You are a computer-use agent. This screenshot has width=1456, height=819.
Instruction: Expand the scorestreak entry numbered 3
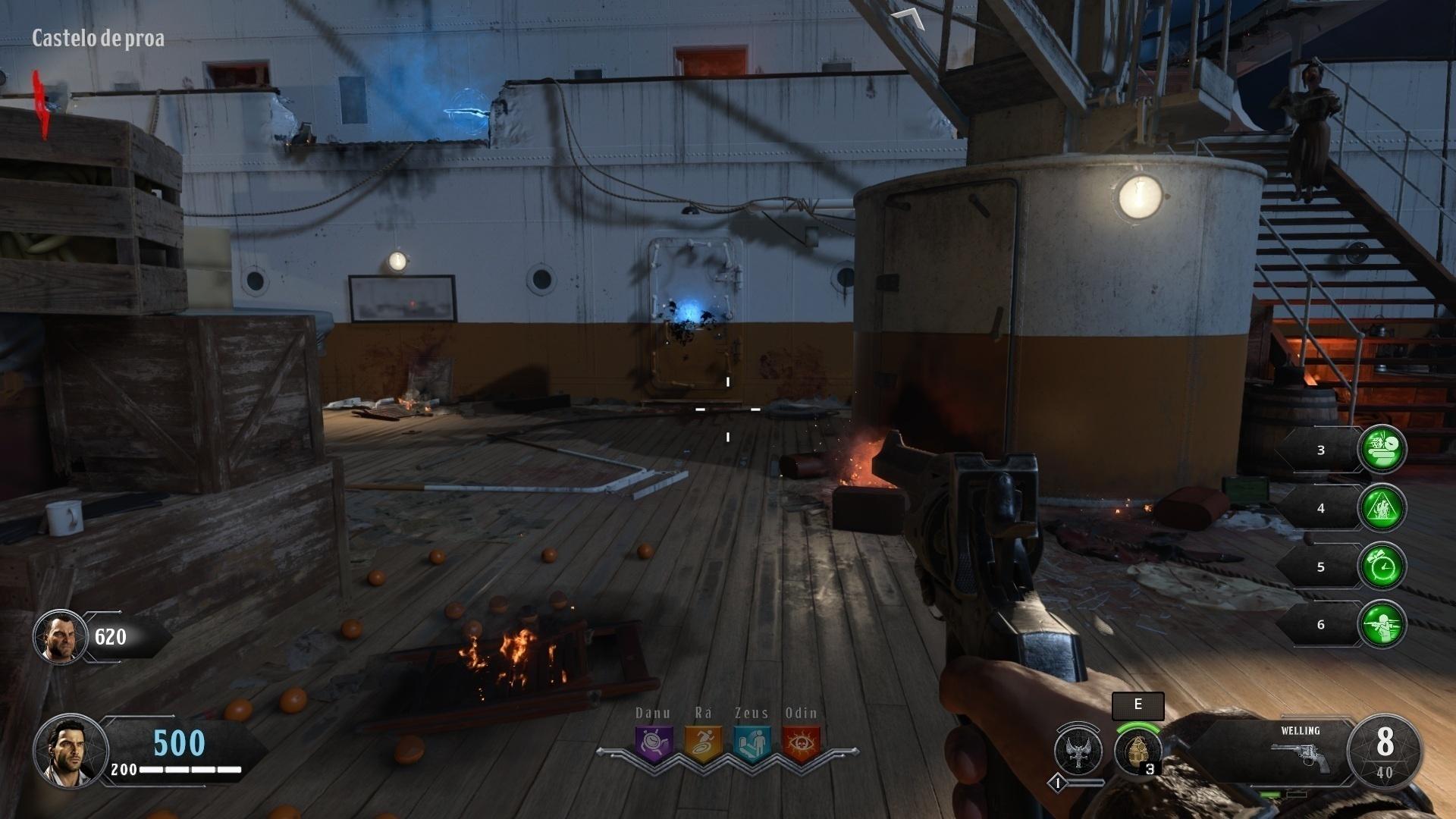coord(1321,449)
